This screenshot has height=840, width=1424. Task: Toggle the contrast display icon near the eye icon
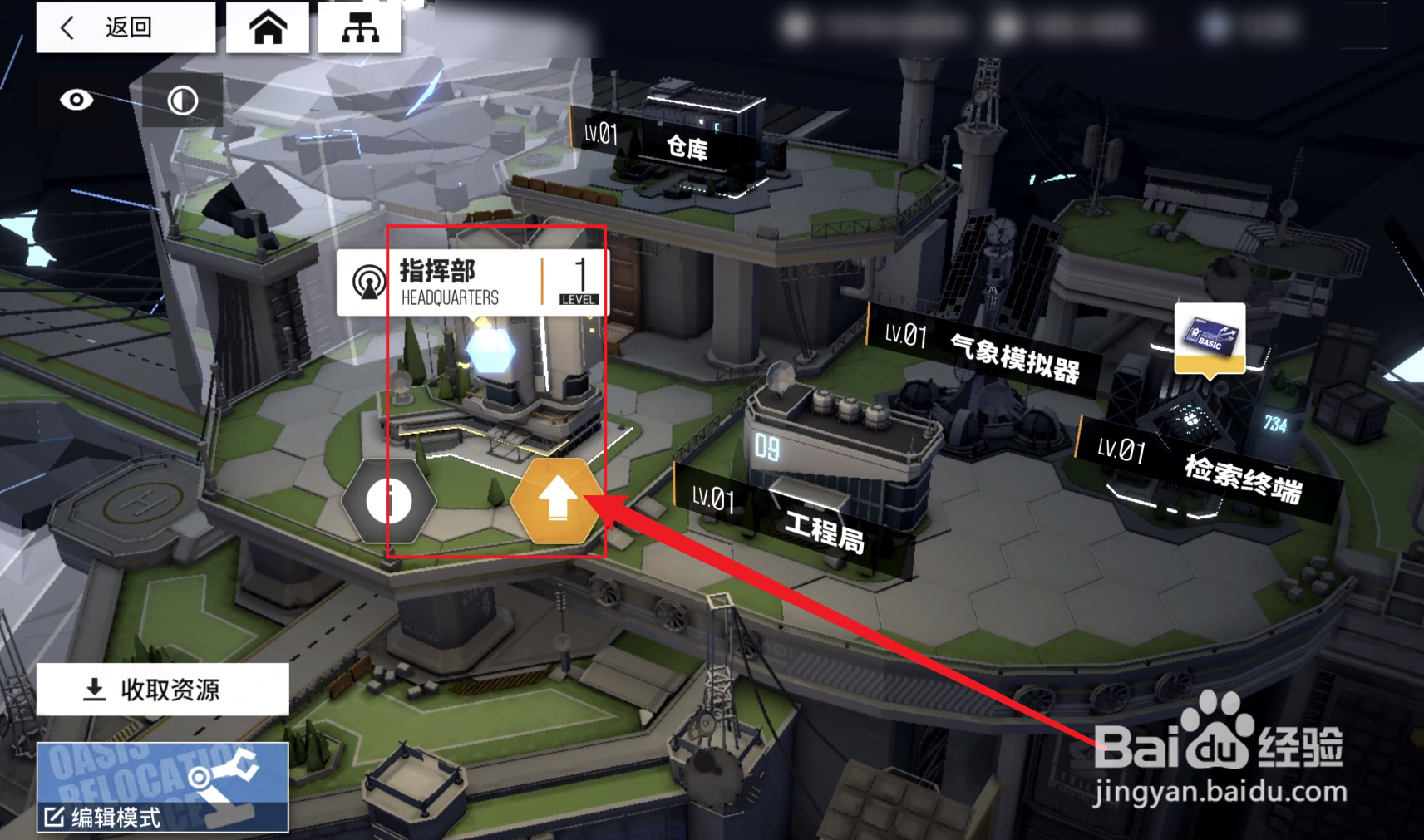click(181, 101)
